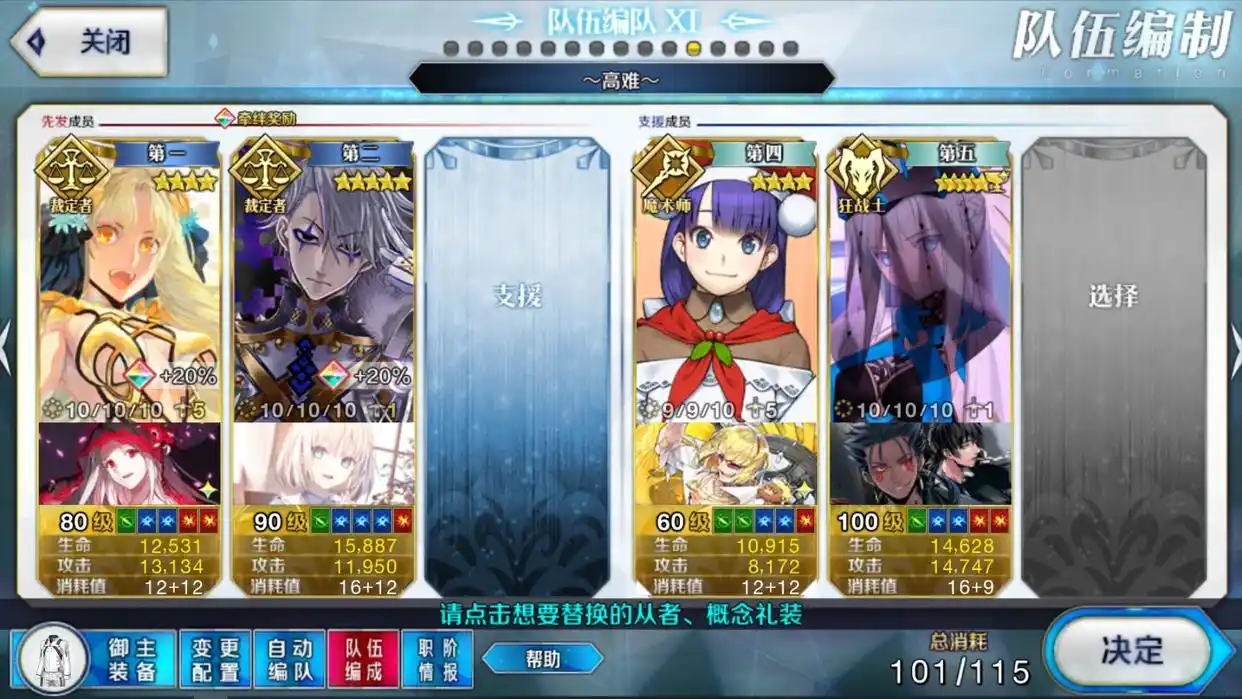The height and width of the screenshot is (699, 1242).
Task: Confirm the party with 决定 button
Action: 1133,651
